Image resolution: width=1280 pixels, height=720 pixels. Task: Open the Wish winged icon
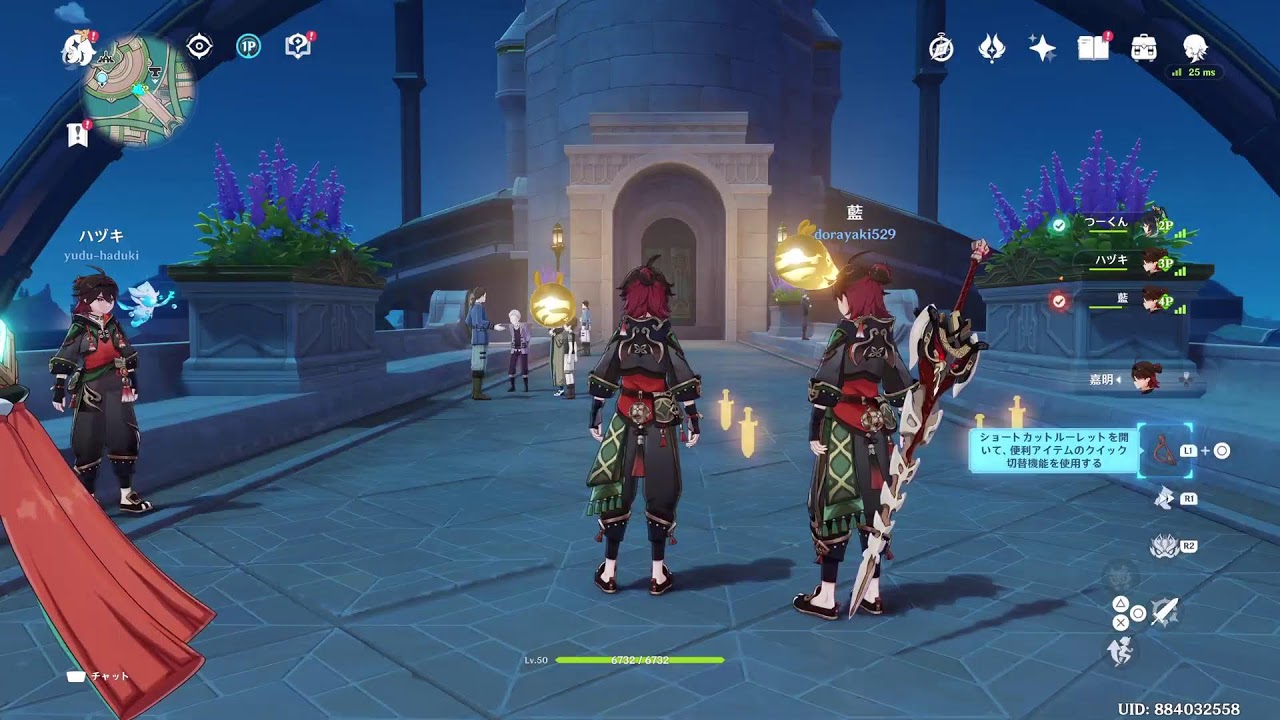(x=991, y=48)
